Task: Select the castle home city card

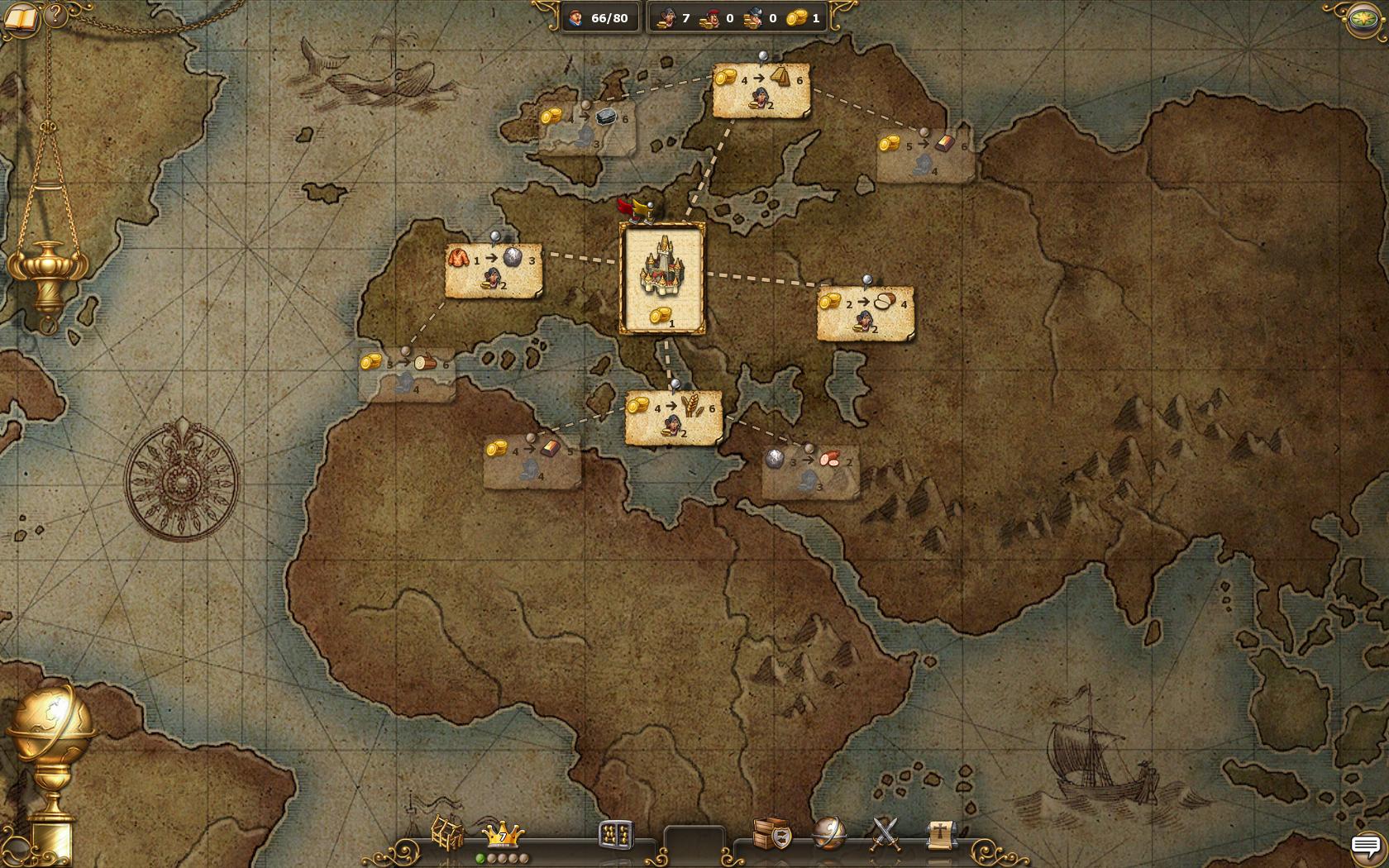Action: 662,279
